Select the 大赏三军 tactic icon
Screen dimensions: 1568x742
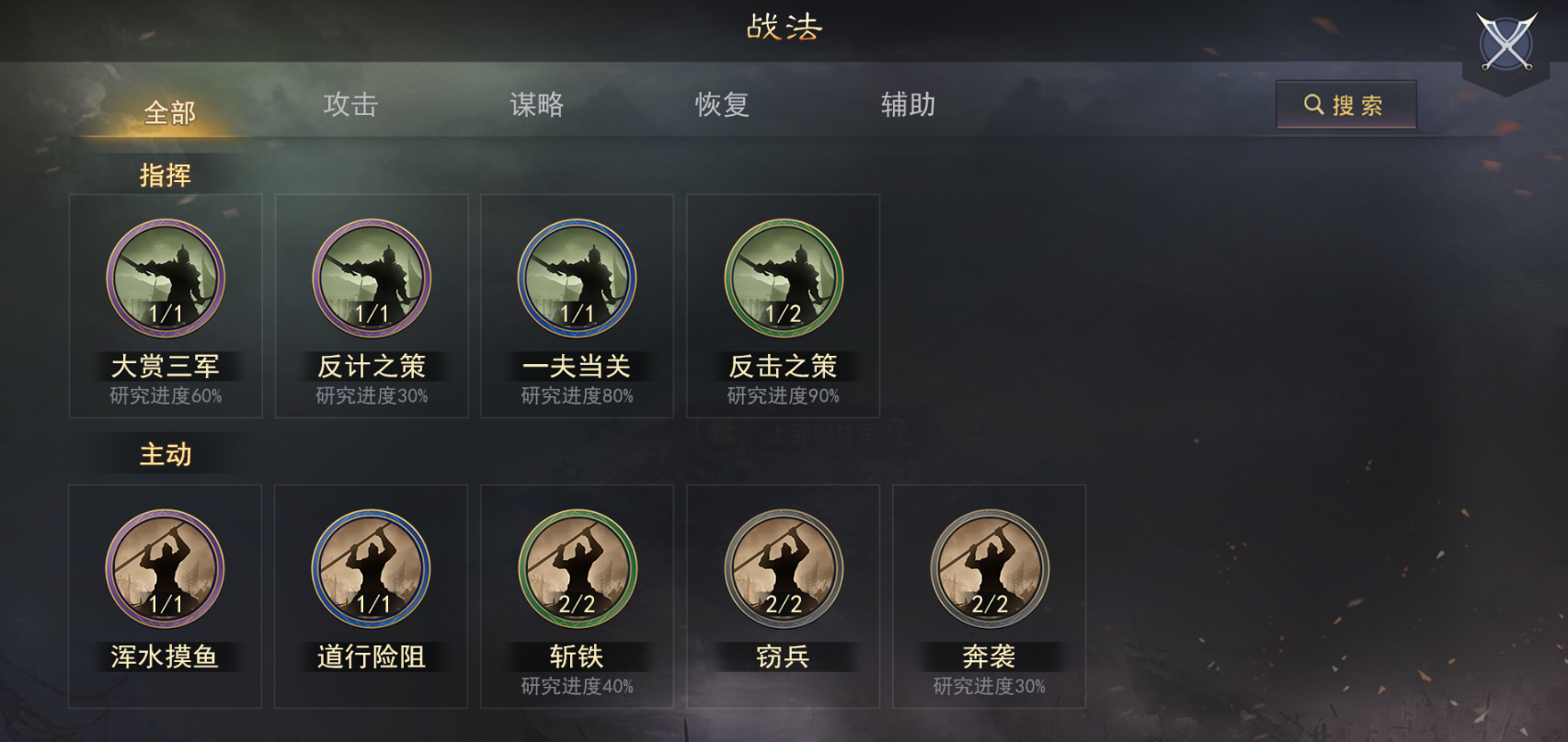click(x=166, y=279)
